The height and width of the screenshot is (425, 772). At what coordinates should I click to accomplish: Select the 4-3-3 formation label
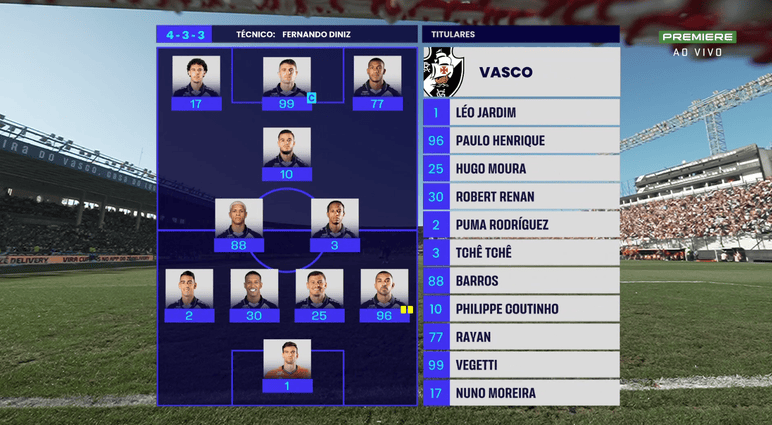[x=184, y=34]
